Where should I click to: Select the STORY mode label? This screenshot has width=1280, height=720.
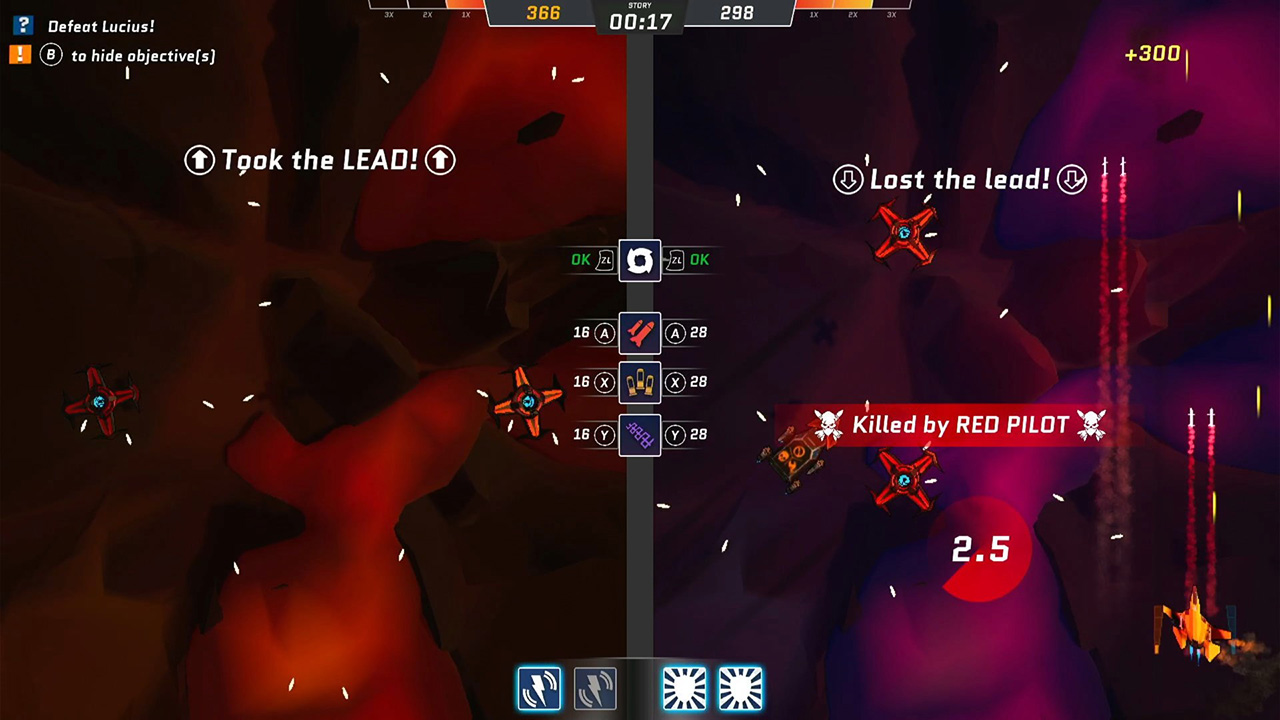pyautogui.click(x=640, y=7)
